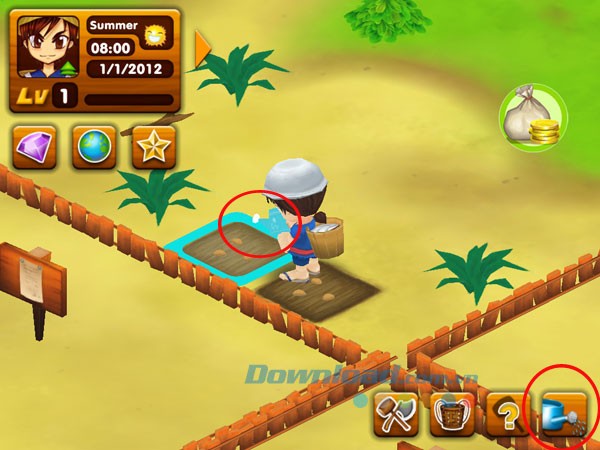Open the globe world map button

tap(94, 146)
